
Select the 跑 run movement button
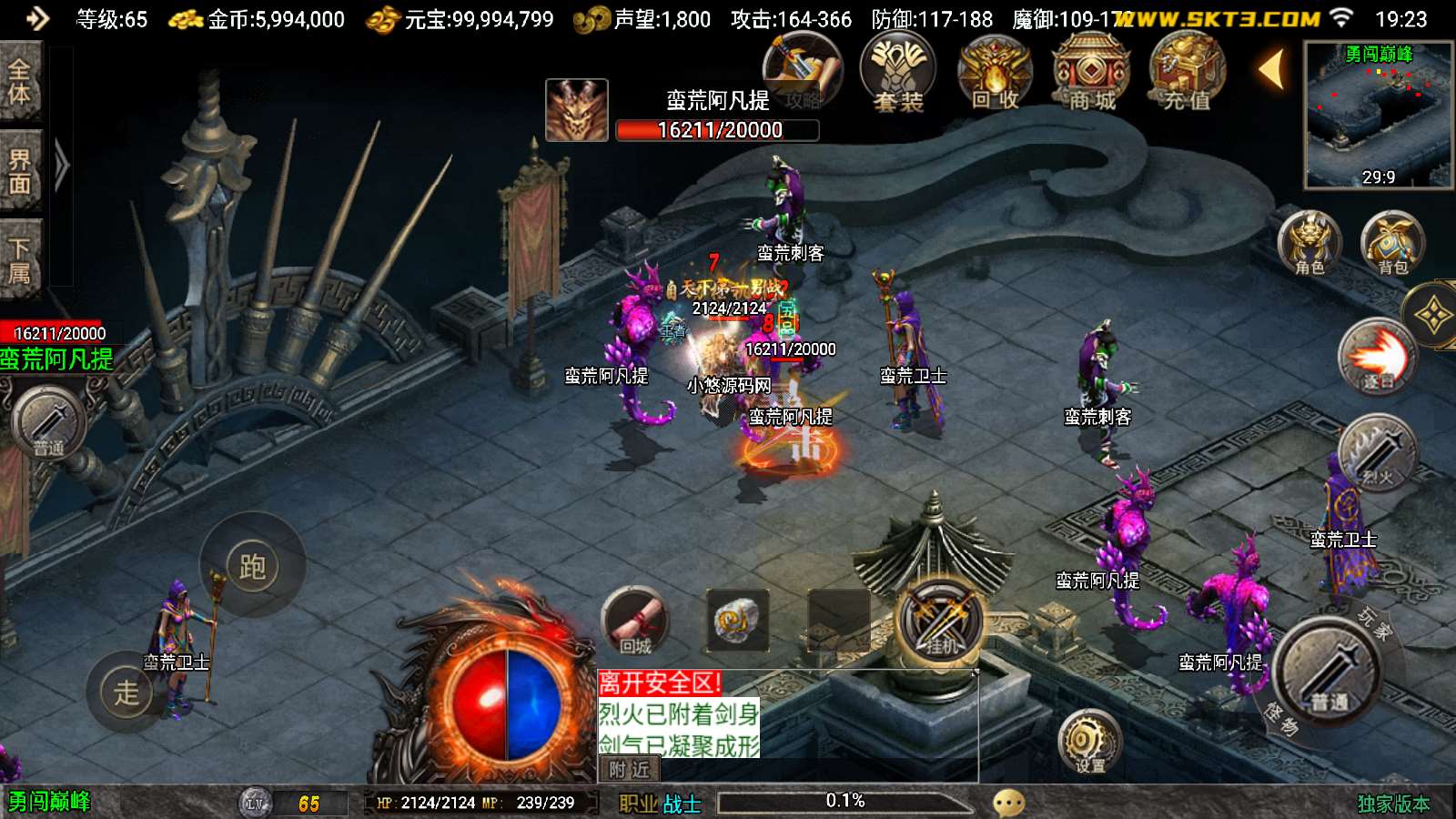[x=252, y=567]
